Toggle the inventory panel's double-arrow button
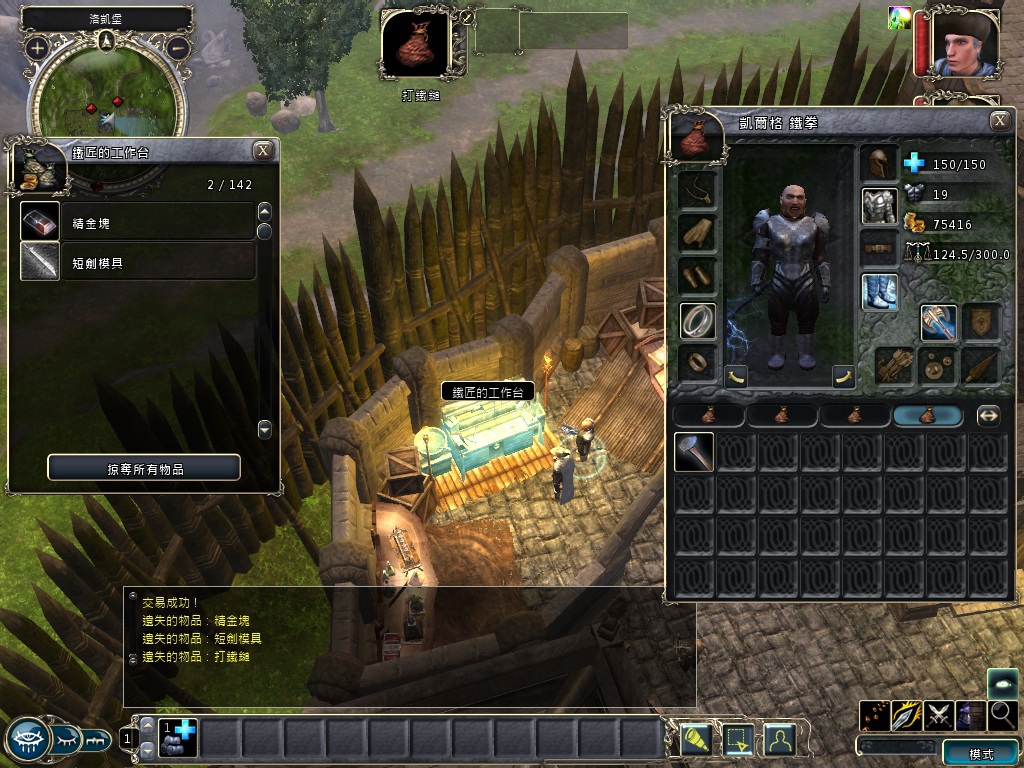Screen dimensions: 1024x768 pyautogui.click(x=988, y=416)
